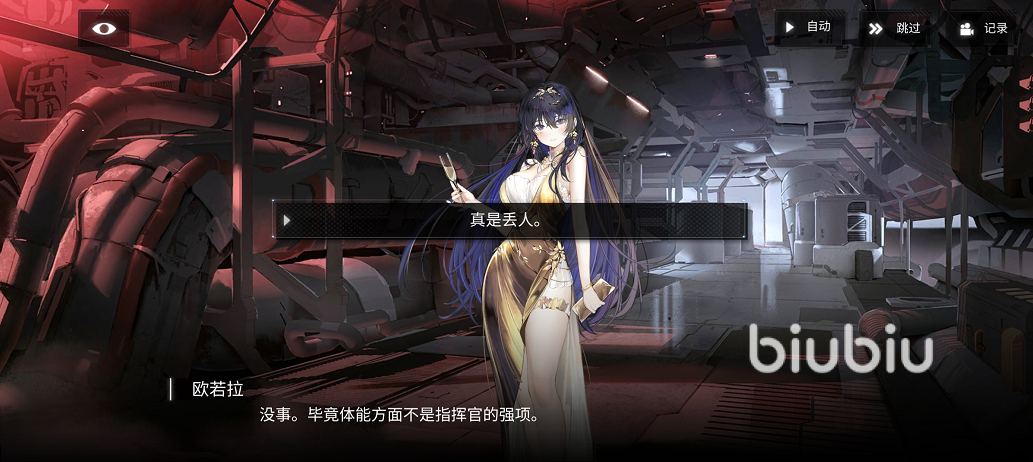Choose the reply option 真是丢人。
The image size is (1033, 462).
510,220
